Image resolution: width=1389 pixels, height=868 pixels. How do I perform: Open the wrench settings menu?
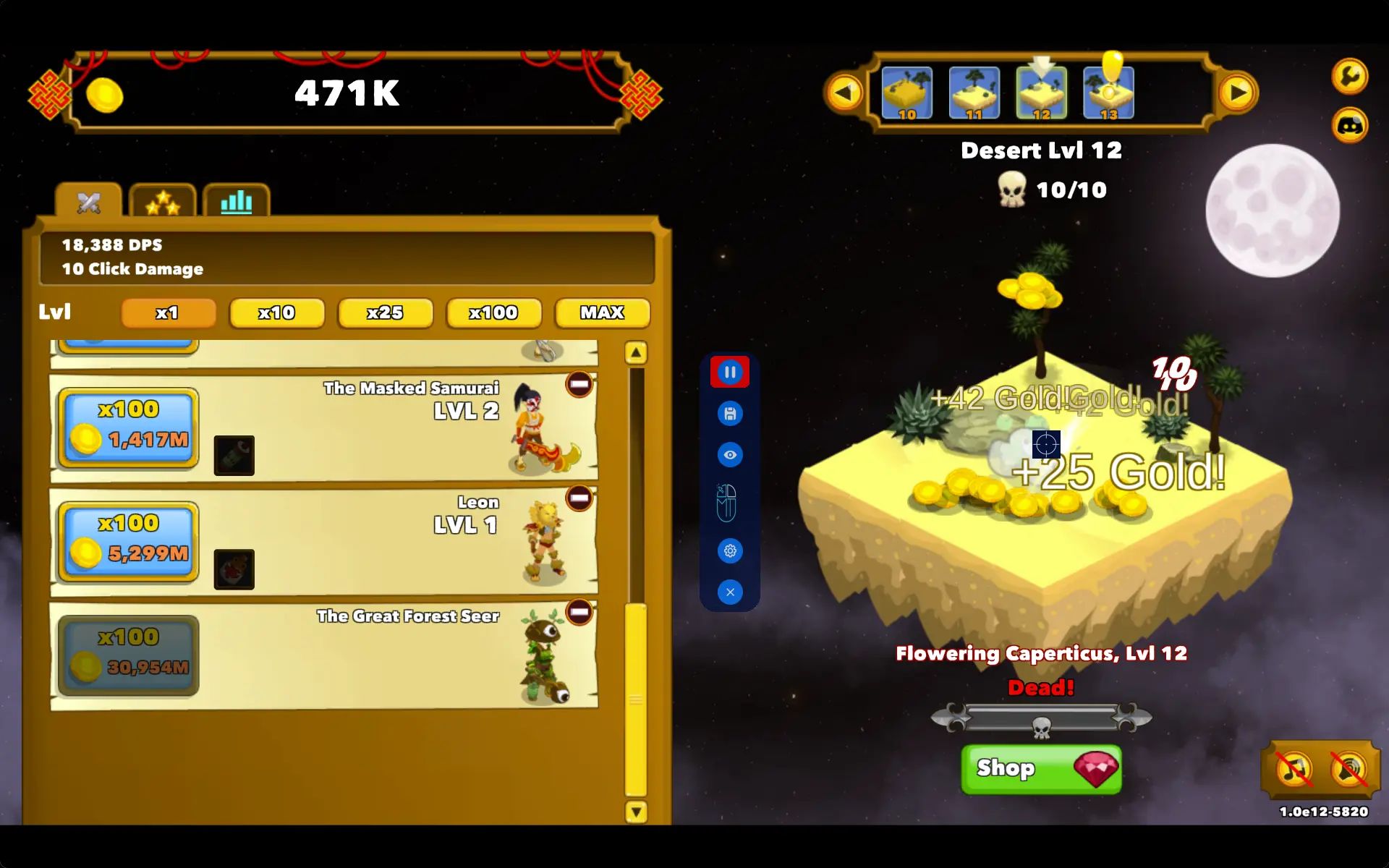point(1349,76)
